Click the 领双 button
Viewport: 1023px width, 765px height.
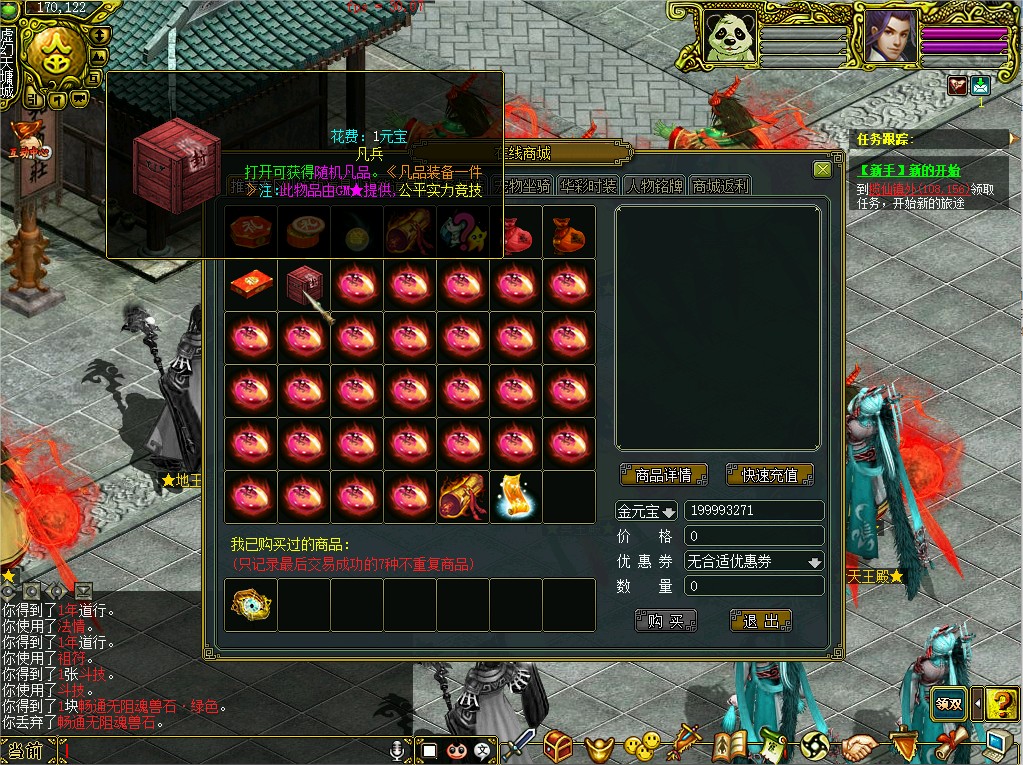(949, 703)
